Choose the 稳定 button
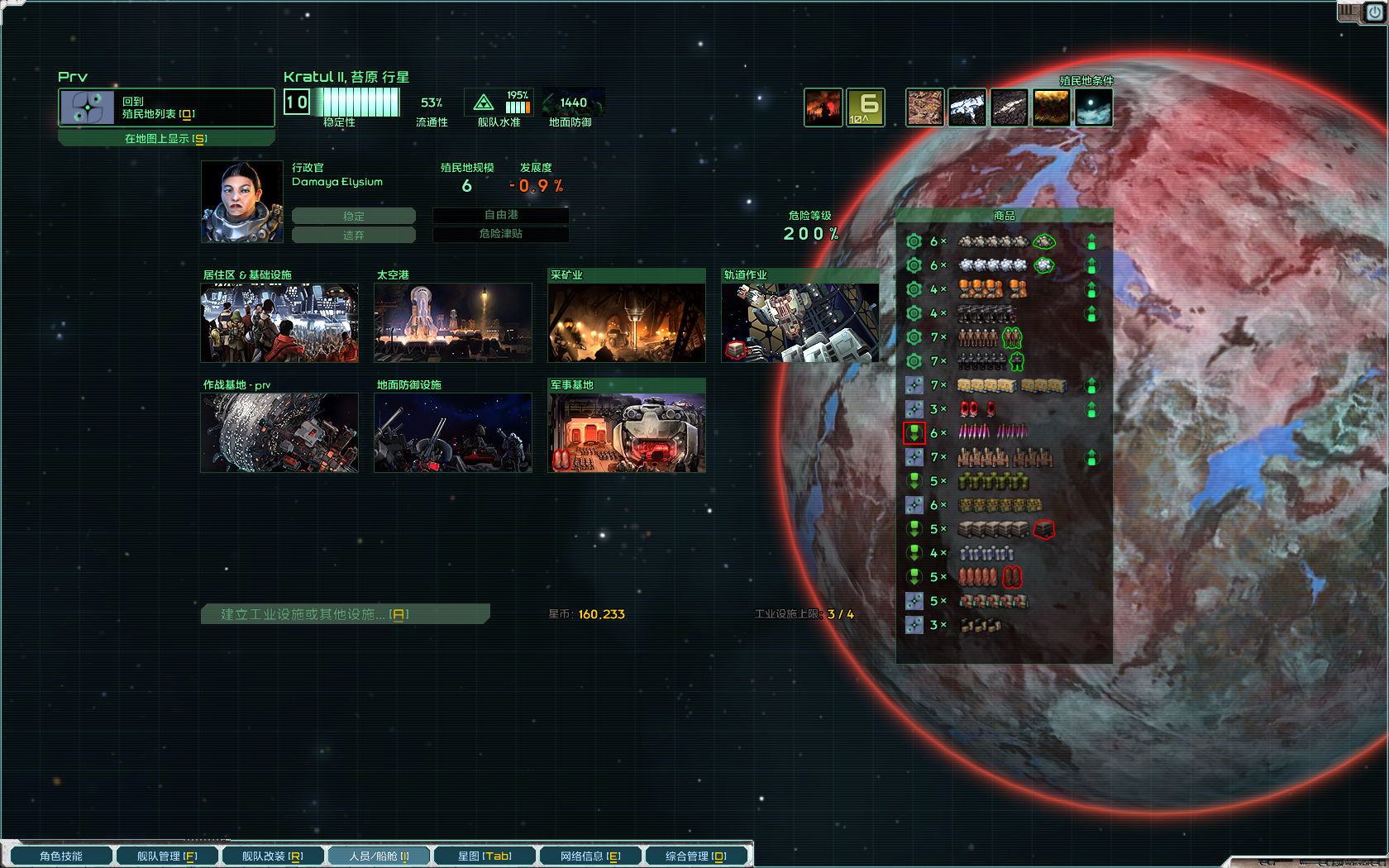Screen dimensions: 1389x868 354,216
